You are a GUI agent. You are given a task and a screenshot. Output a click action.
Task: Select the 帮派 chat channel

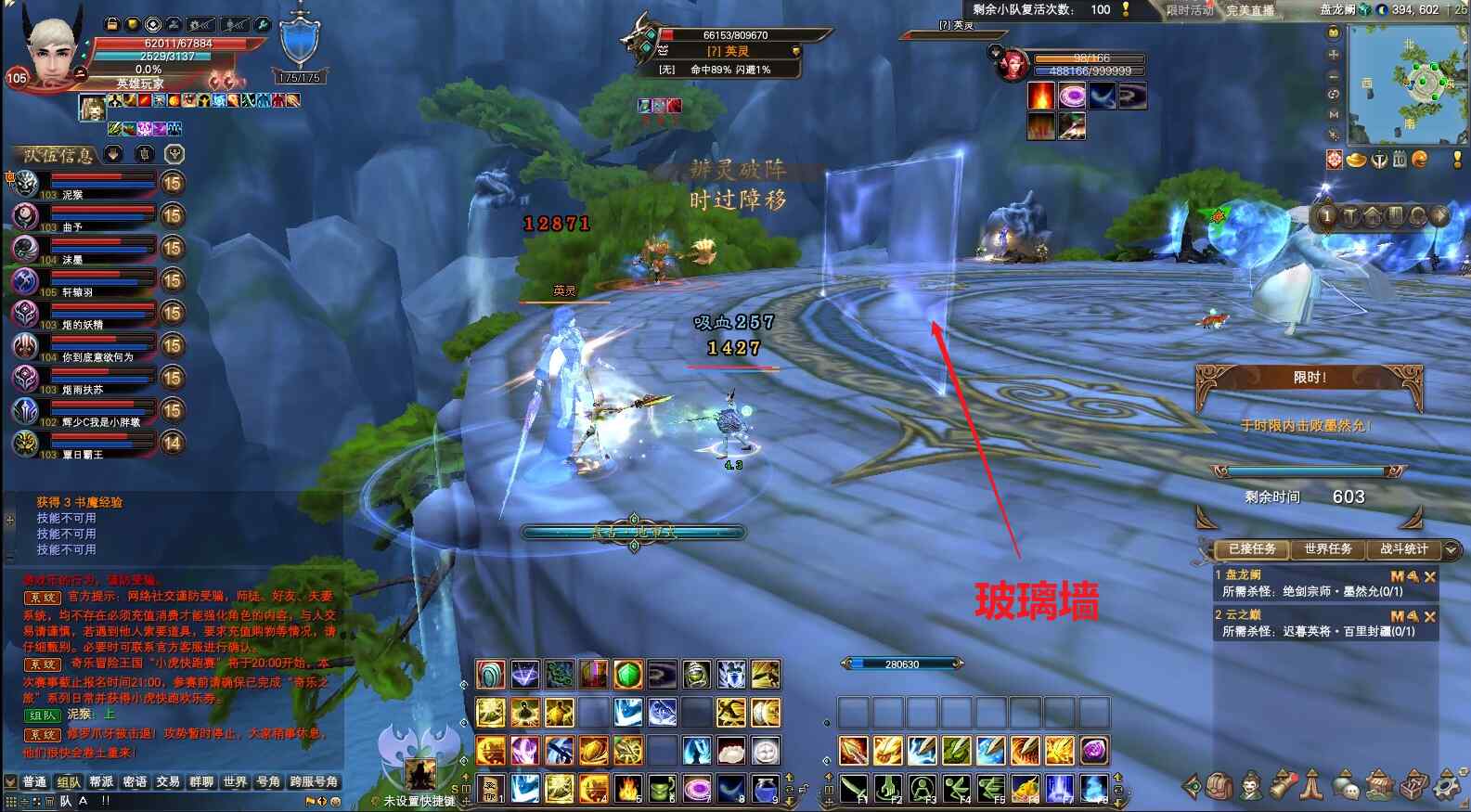coord(101,782)
